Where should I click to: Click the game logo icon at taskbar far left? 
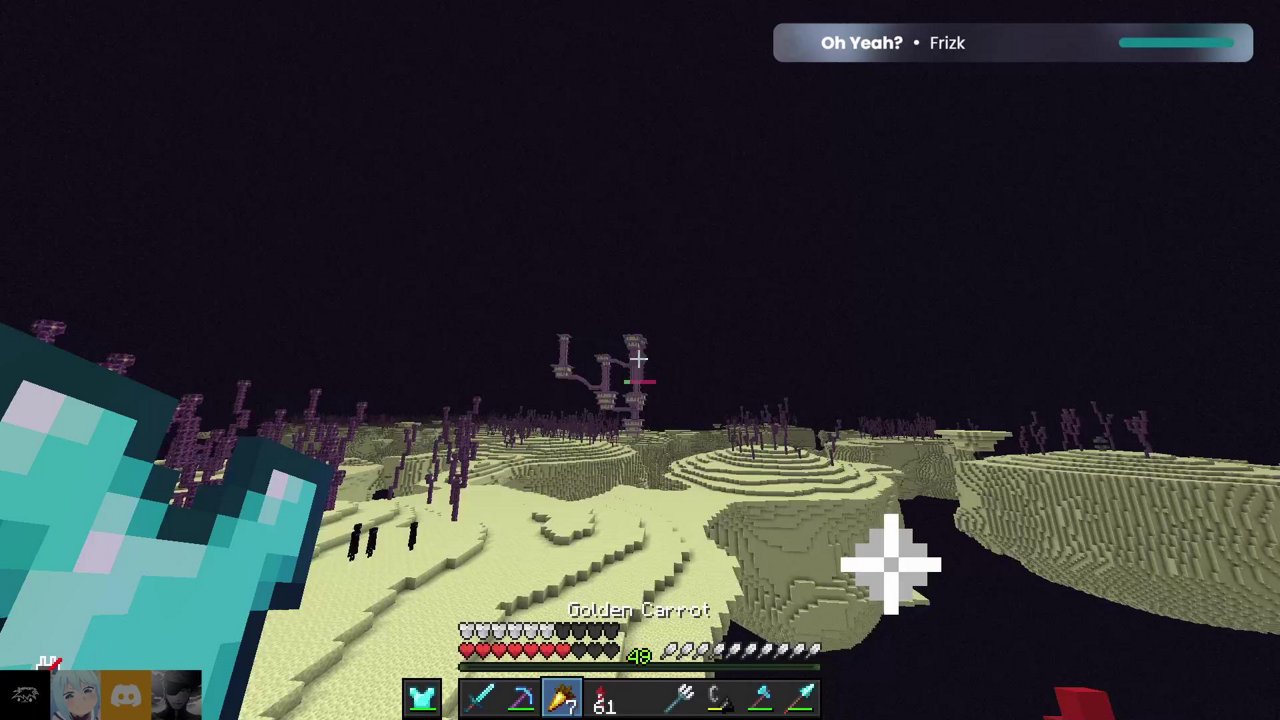25,695
